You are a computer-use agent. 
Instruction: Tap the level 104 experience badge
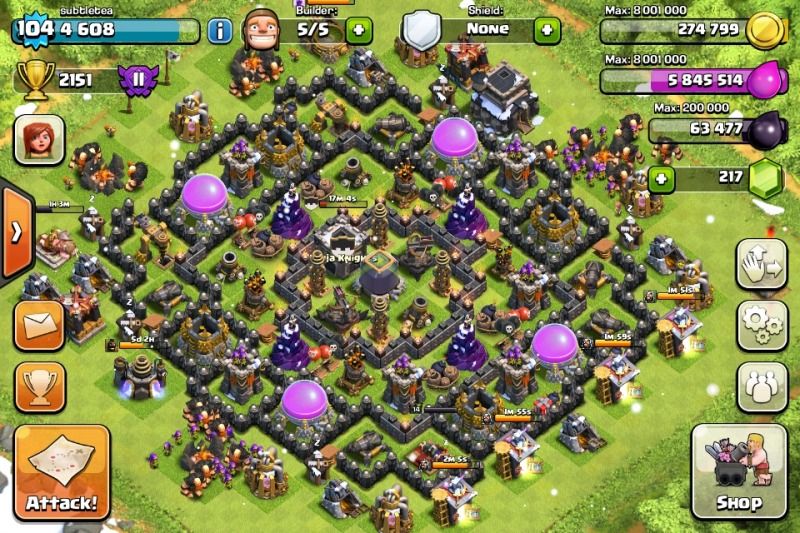[34, 30]
